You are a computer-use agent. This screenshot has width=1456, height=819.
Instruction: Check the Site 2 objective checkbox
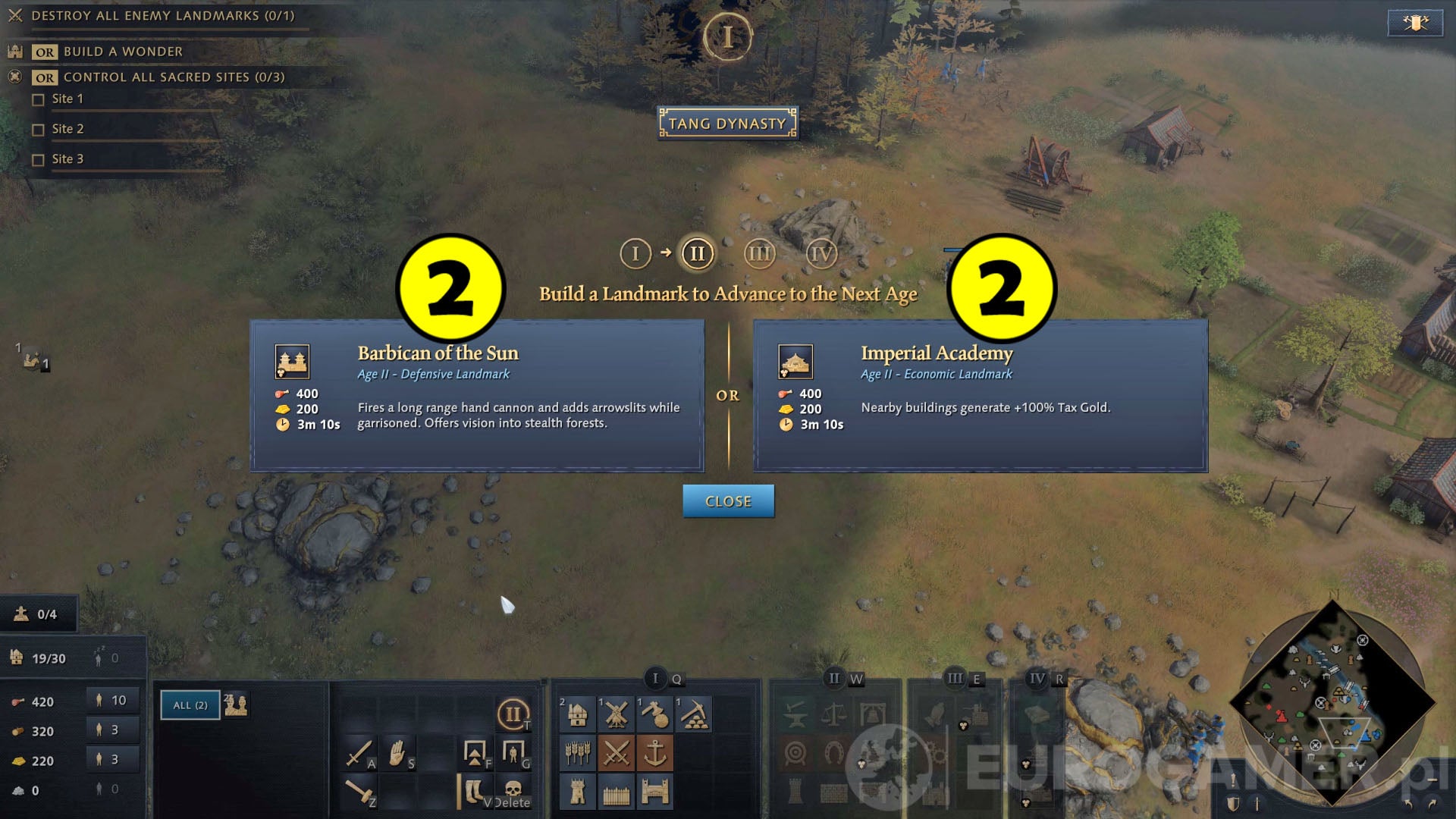pos(39,129)
